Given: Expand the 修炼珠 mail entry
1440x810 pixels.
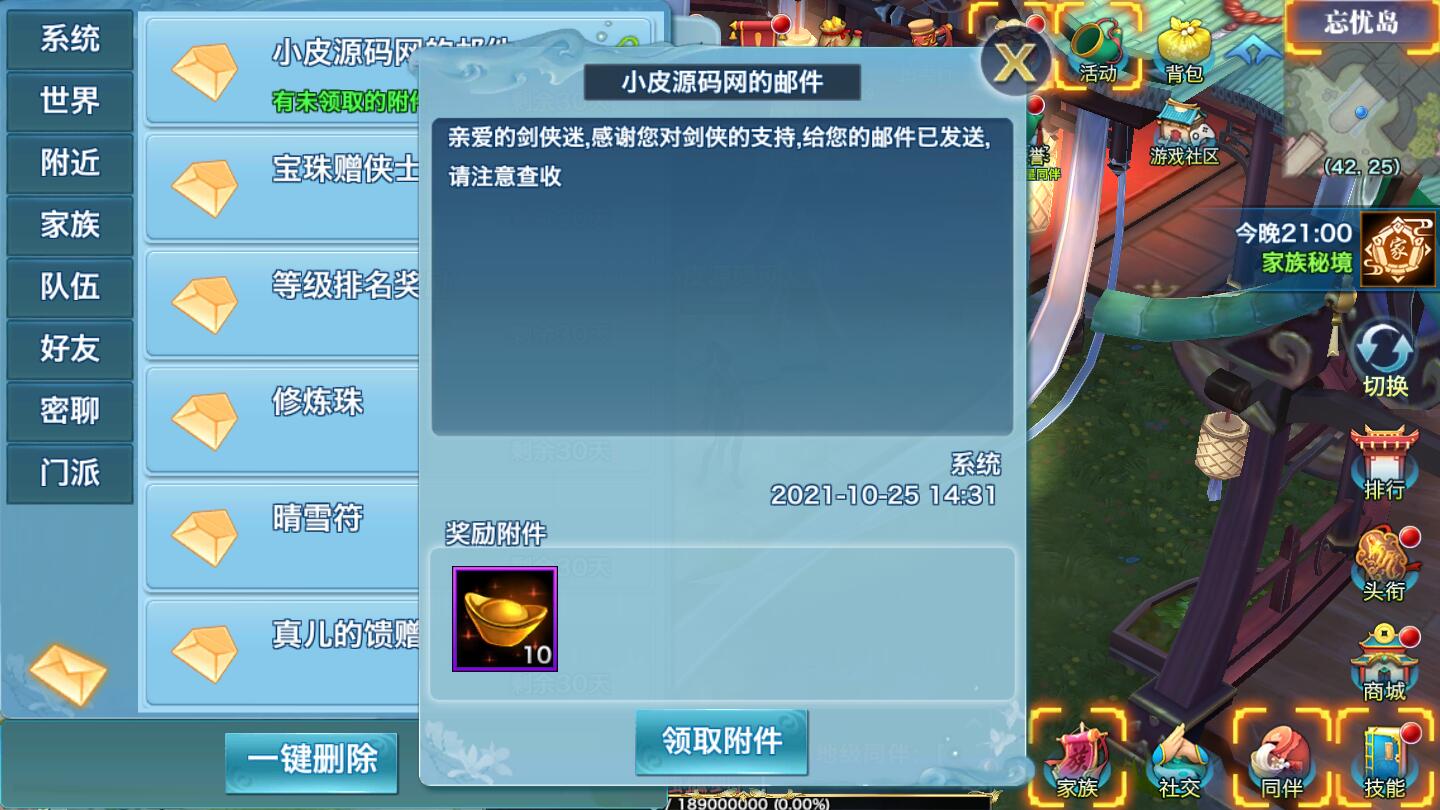Looking at the screenshot, I should tap(280, 410).
